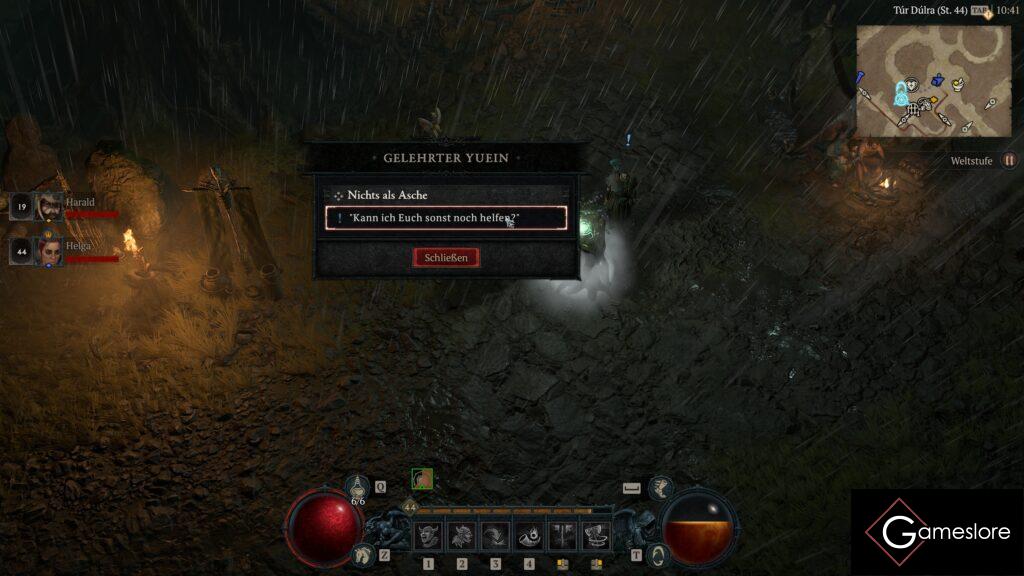Activate the fifth skill bar slot

[563, 537]
